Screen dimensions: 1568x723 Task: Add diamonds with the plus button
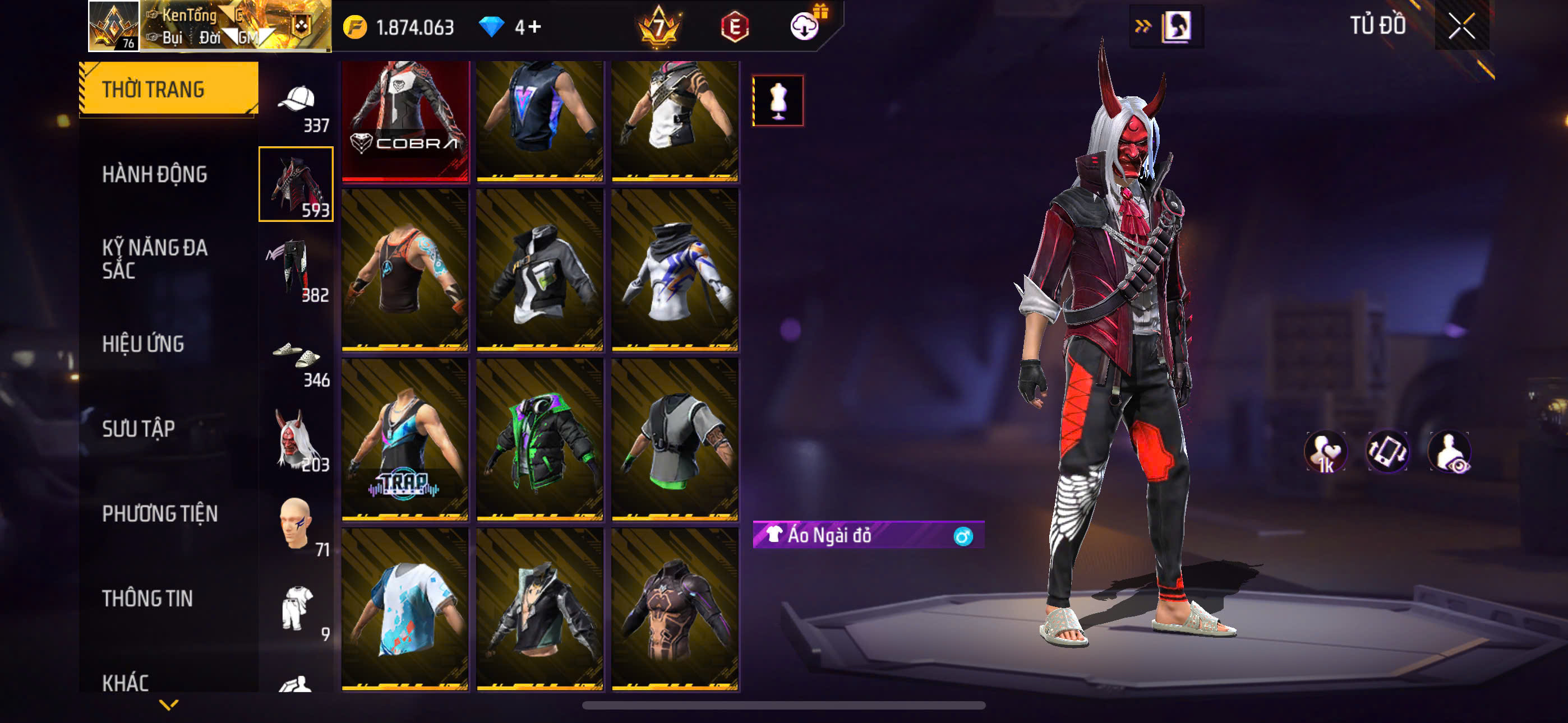[534, 27]
